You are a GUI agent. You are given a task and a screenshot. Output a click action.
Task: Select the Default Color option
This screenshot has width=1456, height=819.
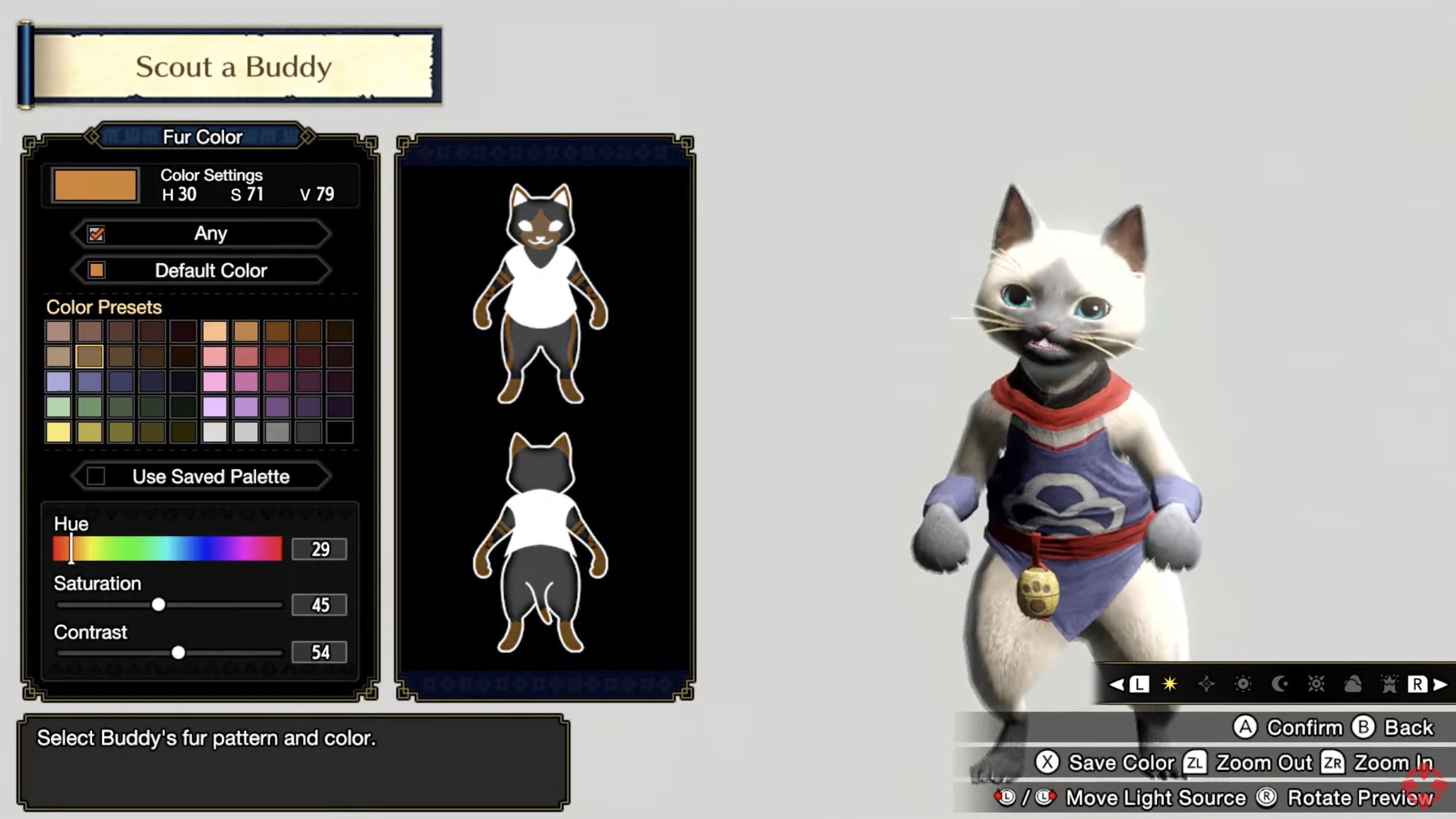[x=211, y=270]
